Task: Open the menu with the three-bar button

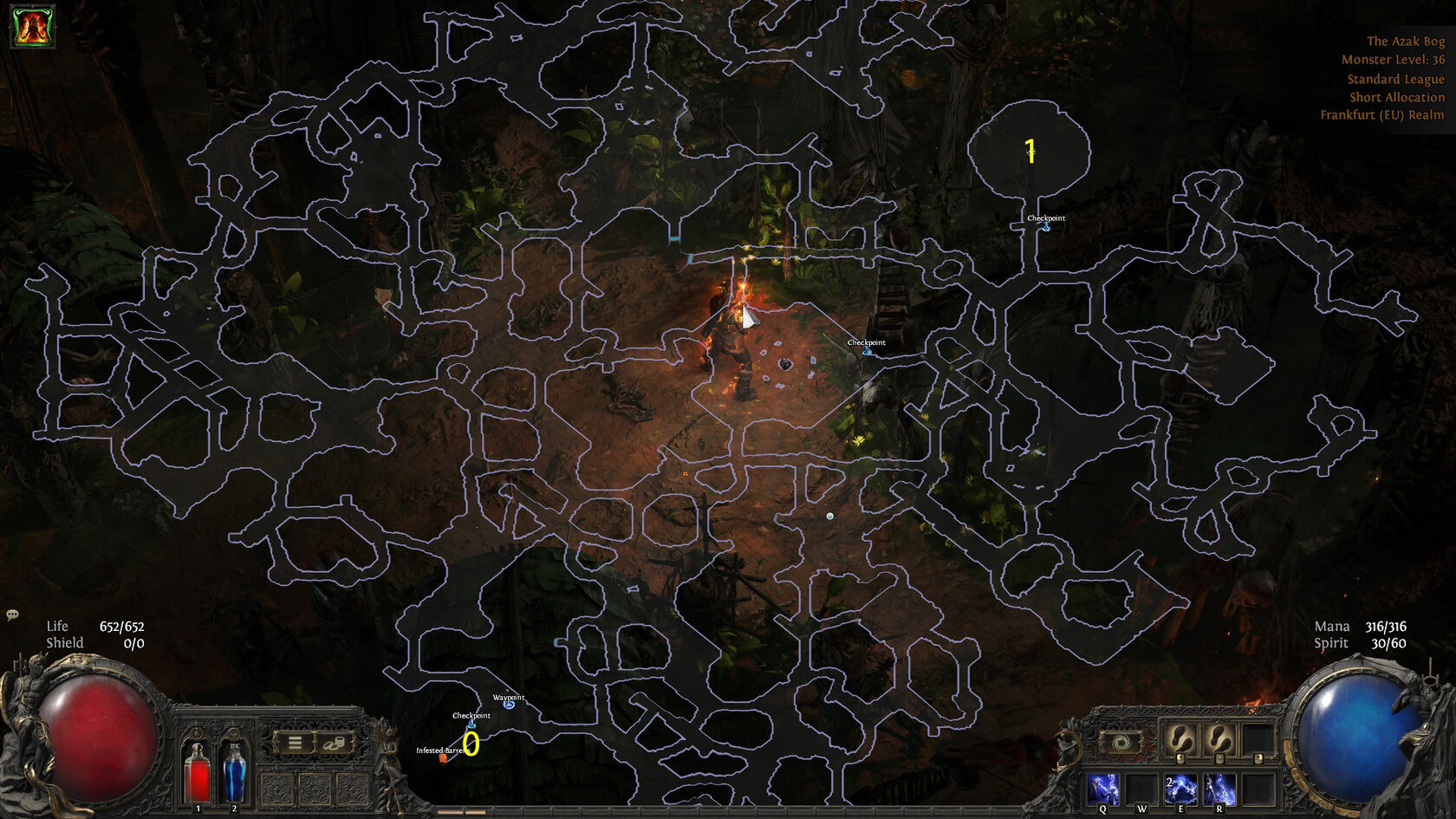Action: click(x=295, y=743)
